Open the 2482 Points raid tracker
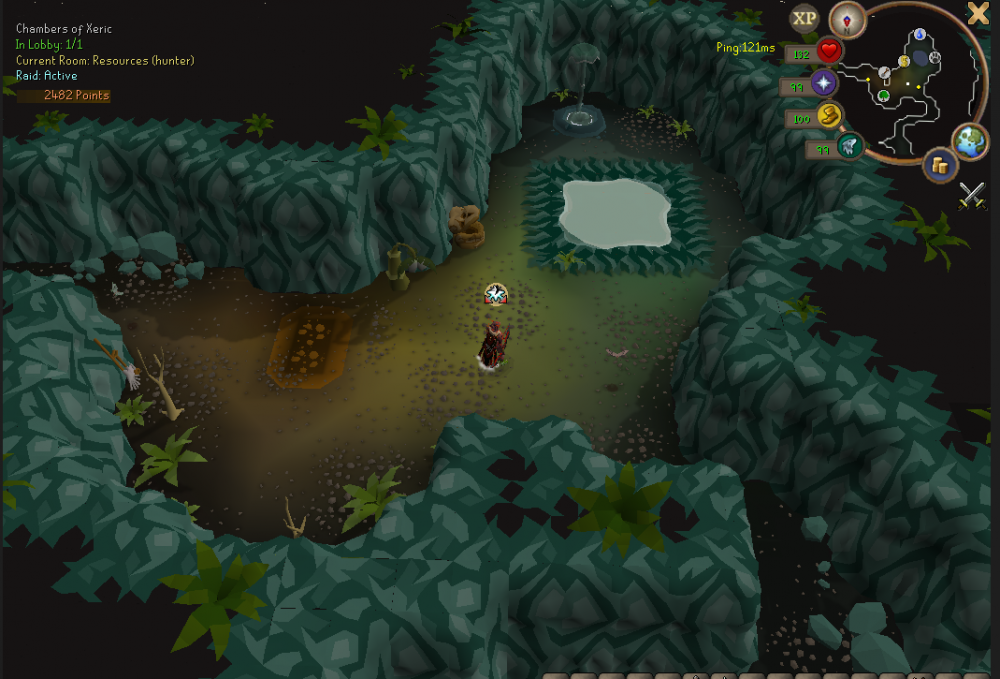 pyautogui.click(x=76, y=95)
